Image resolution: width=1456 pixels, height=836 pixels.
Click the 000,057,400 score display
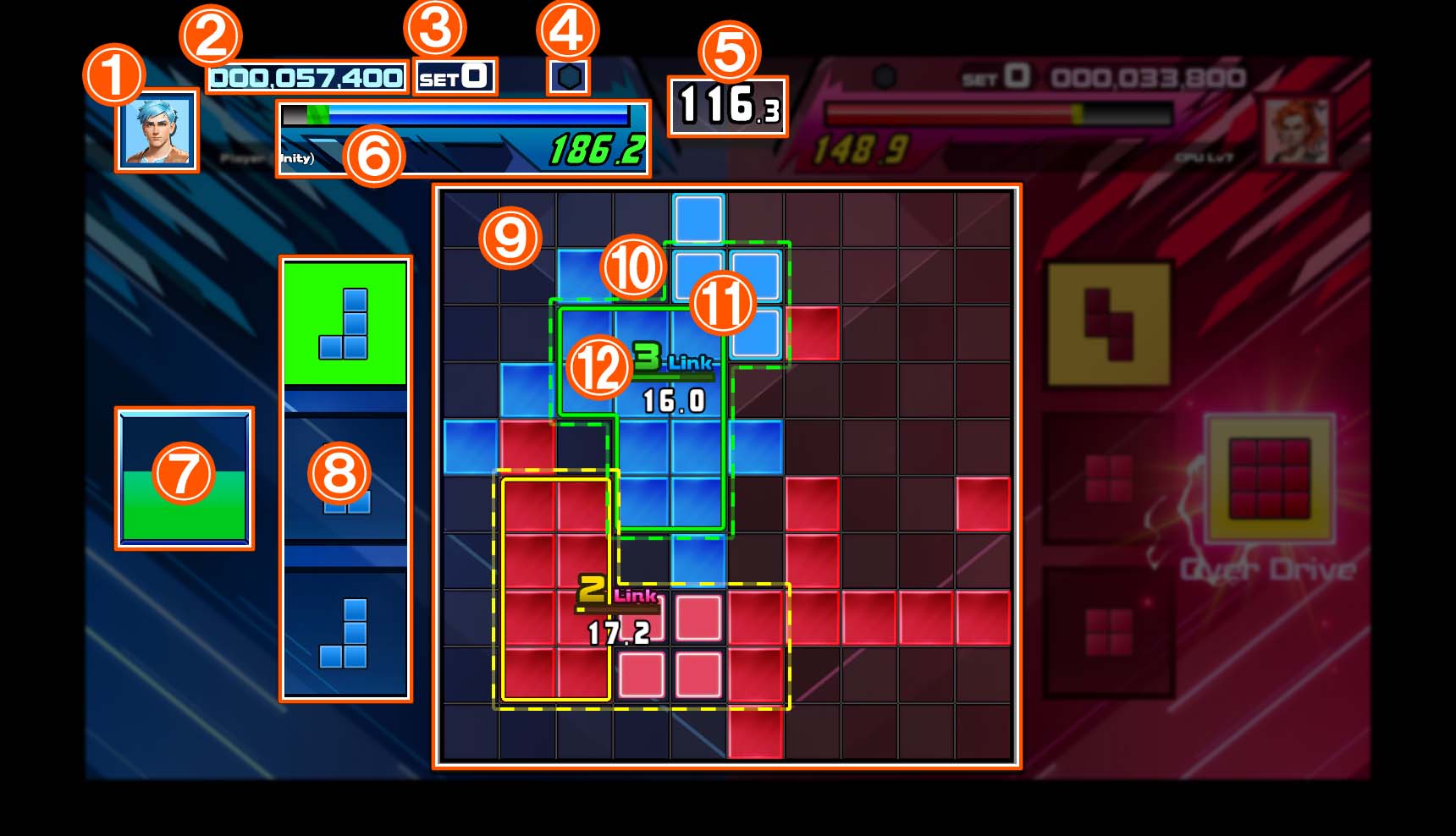tap(309, 78)
